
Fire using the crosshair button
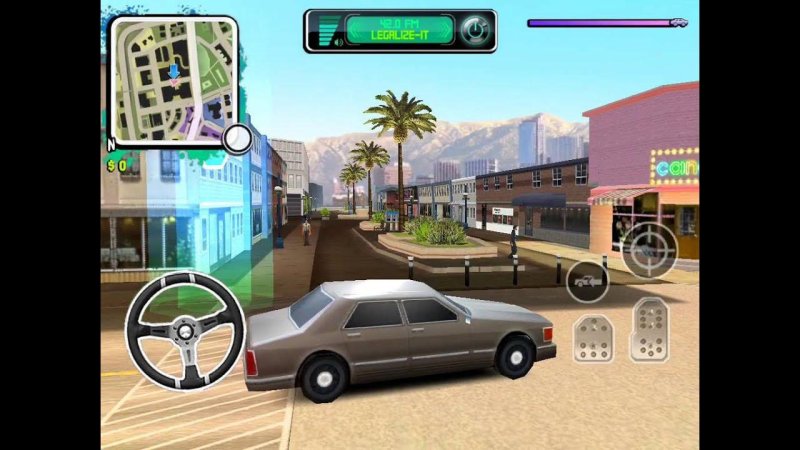[x=649, y=249]
